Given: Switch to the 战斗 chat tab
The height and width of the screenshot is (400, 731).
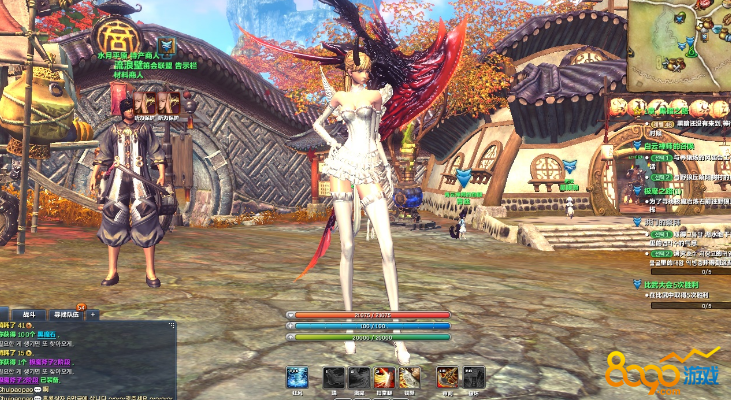Looking at the screenshot, I should 29,313.
